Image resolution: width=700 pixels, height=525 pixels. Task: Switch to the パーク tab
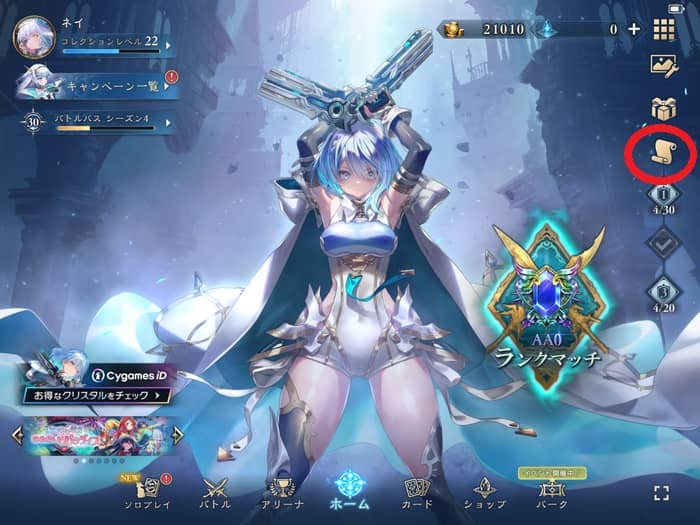click(551, 491)
